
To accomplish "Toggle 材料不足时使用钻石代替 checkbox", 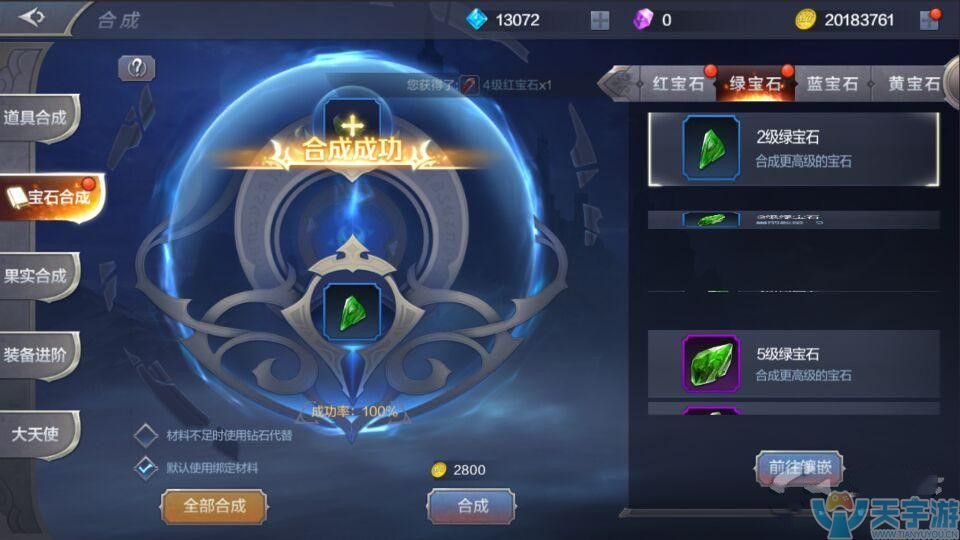I will click(x=146, y=435).
